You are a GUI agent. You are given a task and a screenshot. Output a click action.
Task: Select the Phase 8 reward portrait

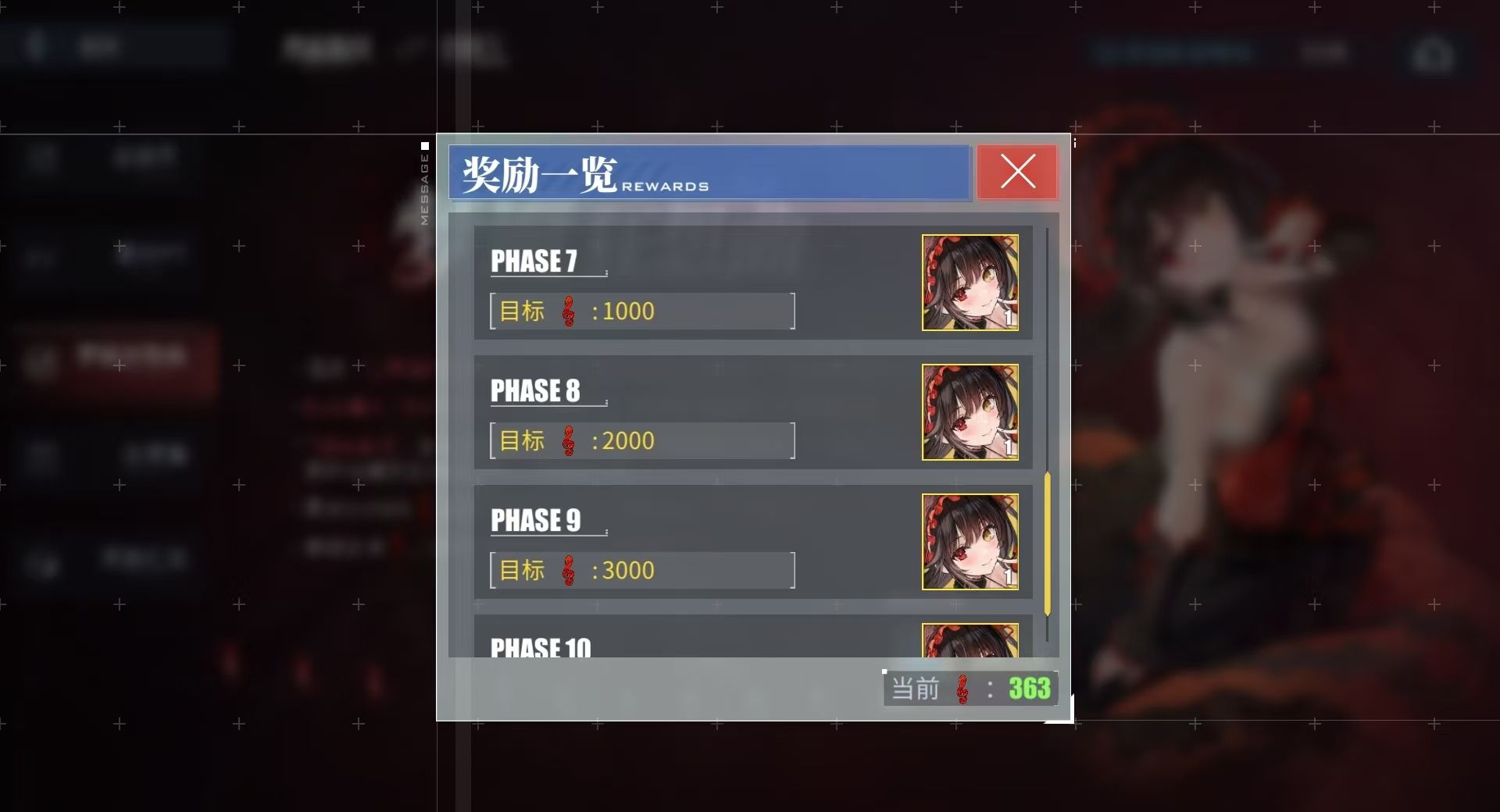tap(970, 412)
